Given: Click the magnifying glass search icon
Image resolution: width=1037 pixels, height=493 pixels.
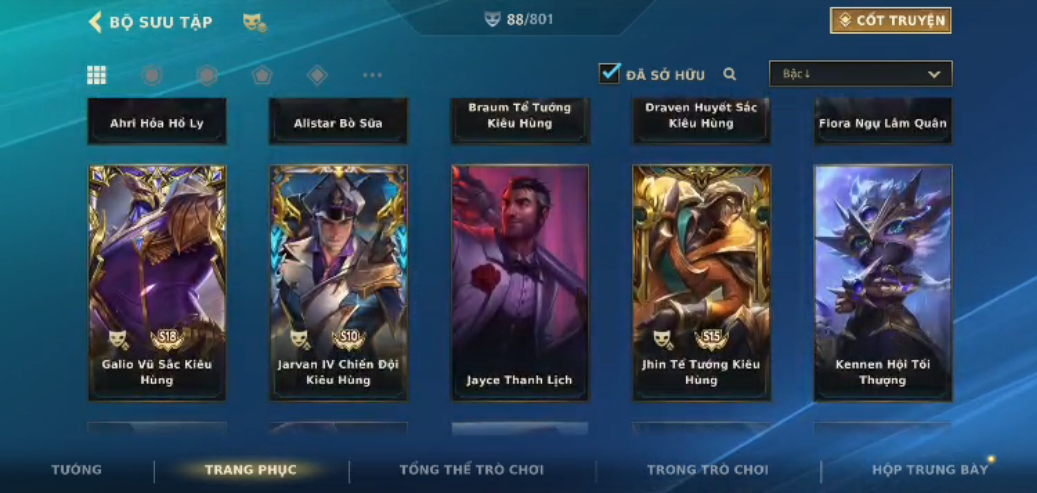Looking at the screenshot, I should point(730,74).
